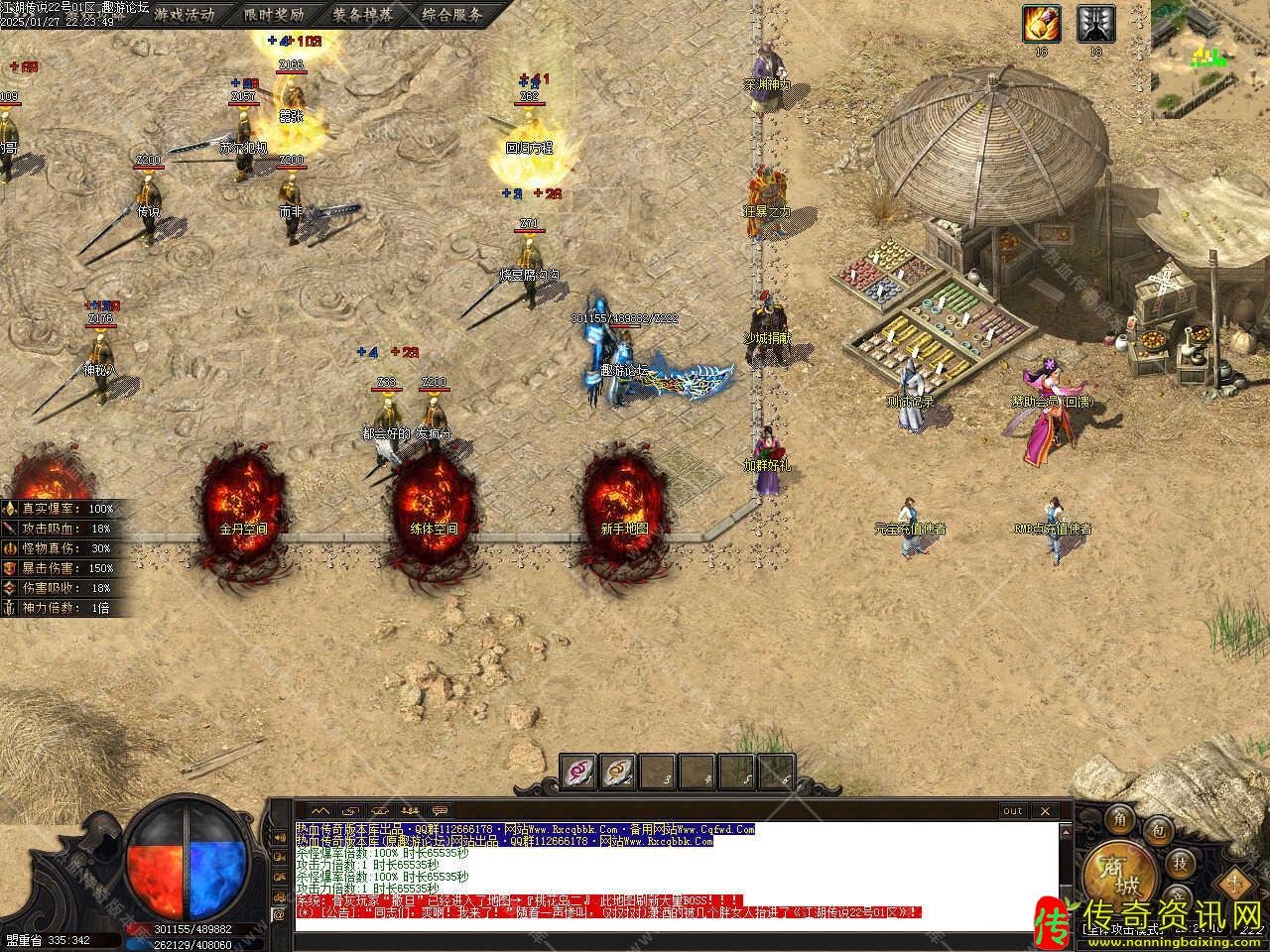Select the flaming fist buff icon
Image resolution: width=1270 pixels, height=952 pixels.
[1042, 24]
